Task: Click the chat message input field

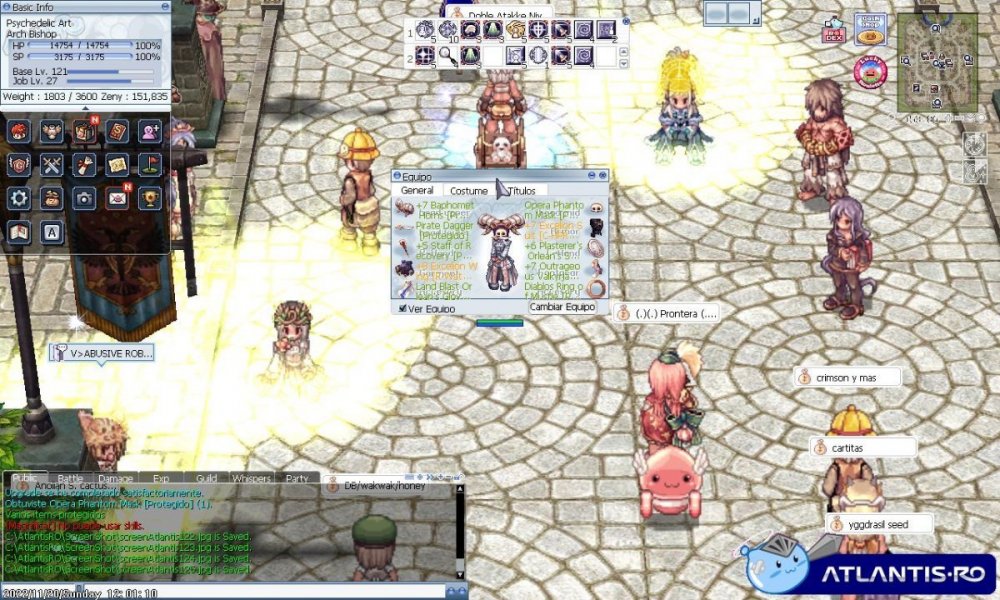Action: coord(230,590)
